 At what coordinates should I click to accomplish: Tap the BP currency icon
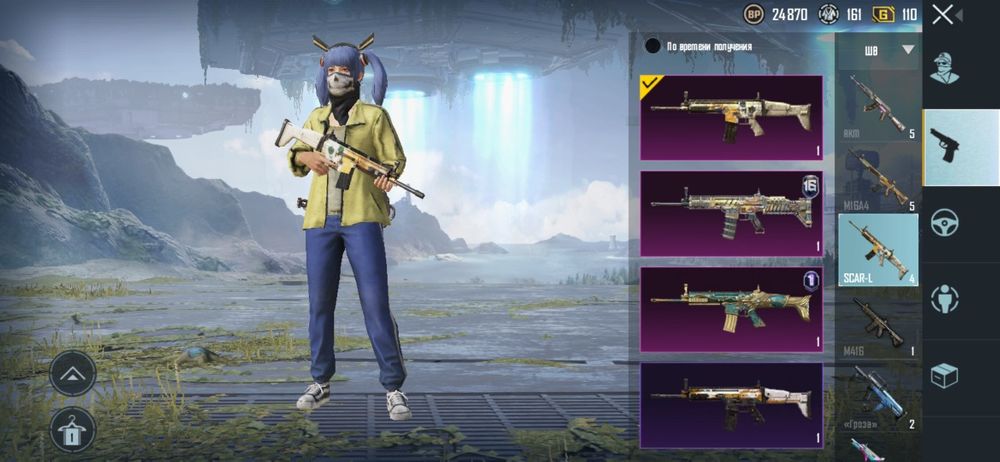tap(754, 14)
